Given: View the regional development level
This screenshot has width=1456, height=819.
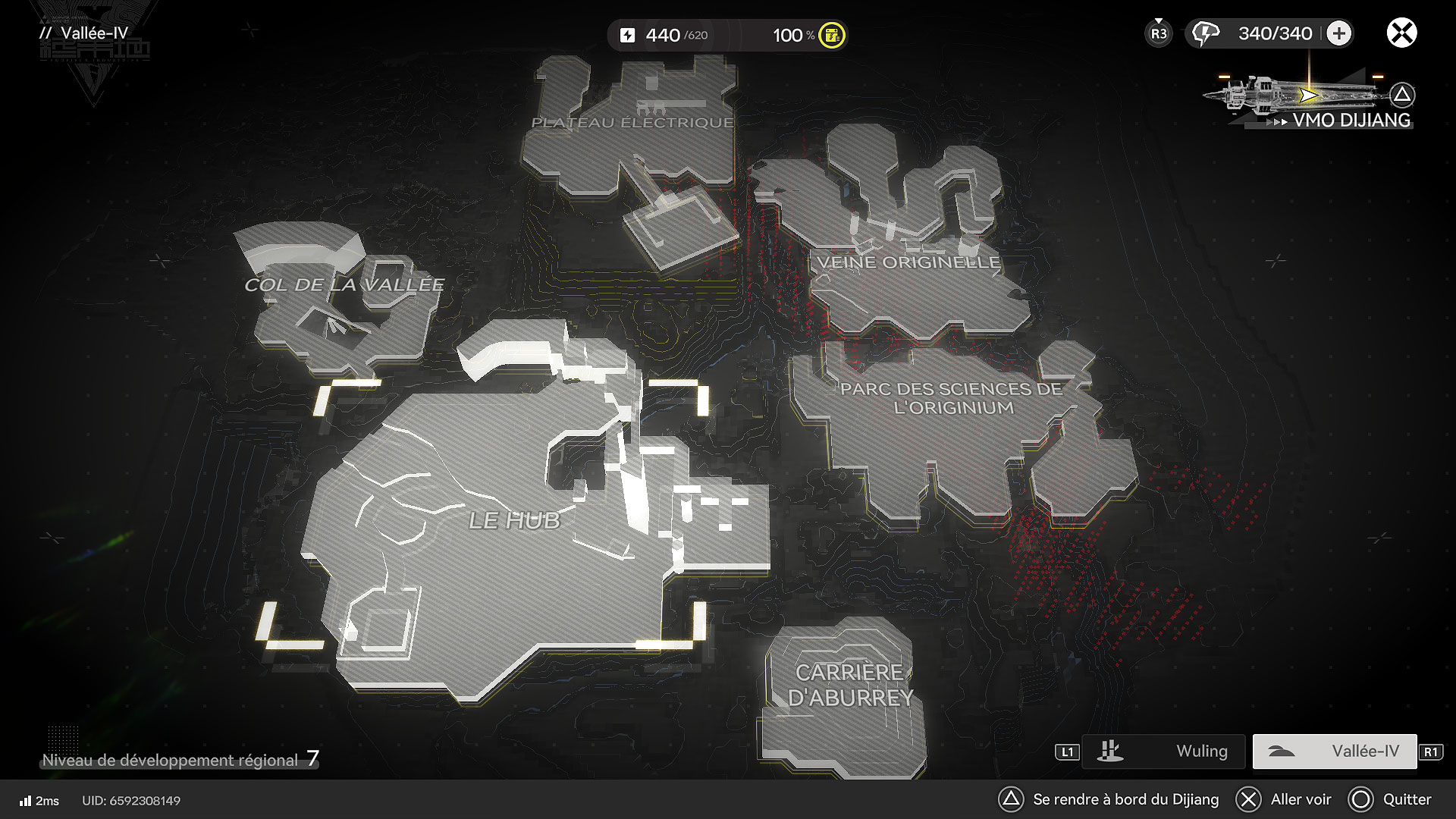Looking at the screenshot, I should coord(180,760).
